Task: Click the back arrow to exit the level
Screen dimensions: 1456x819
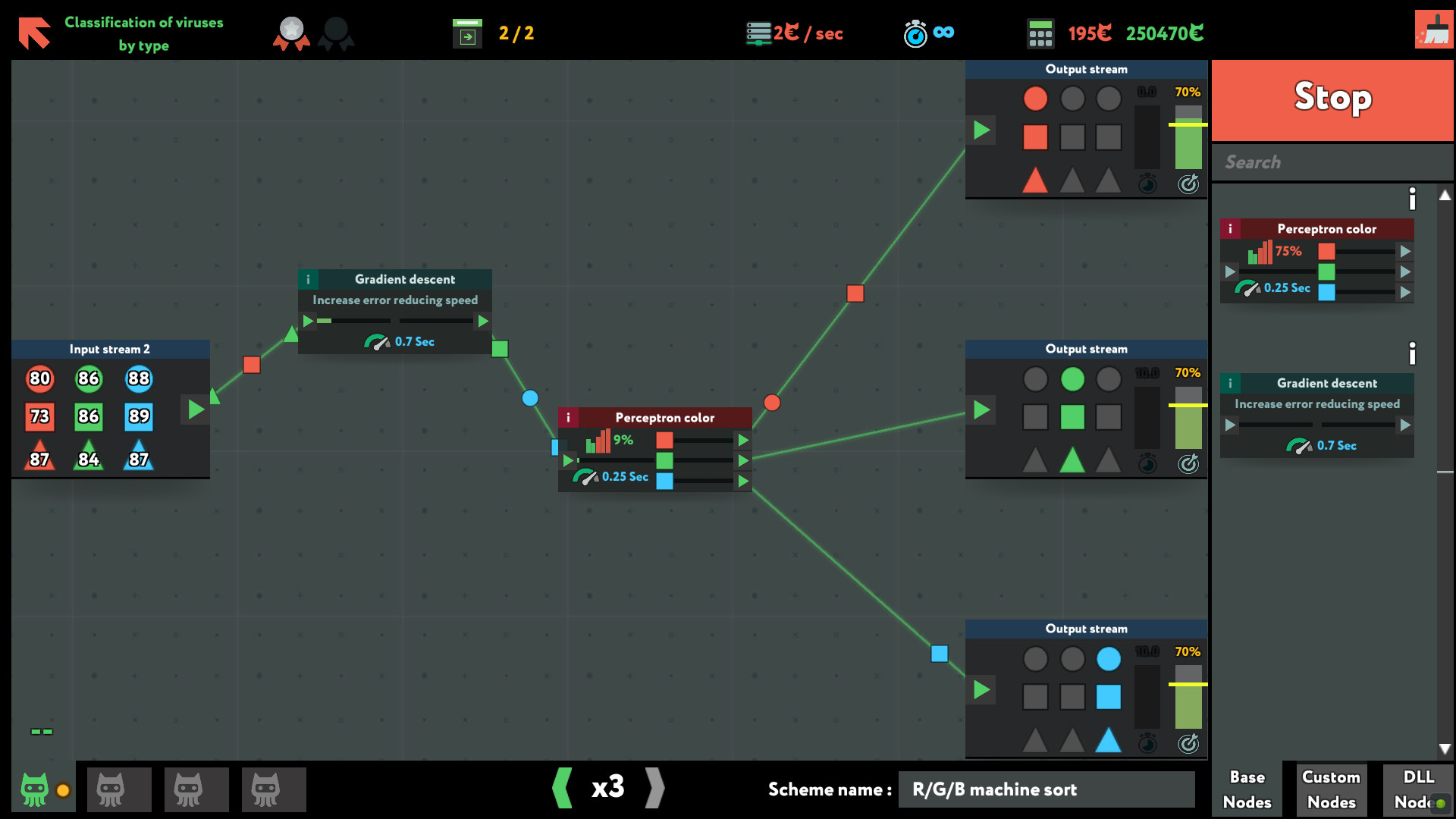Action: click(33, 32)
